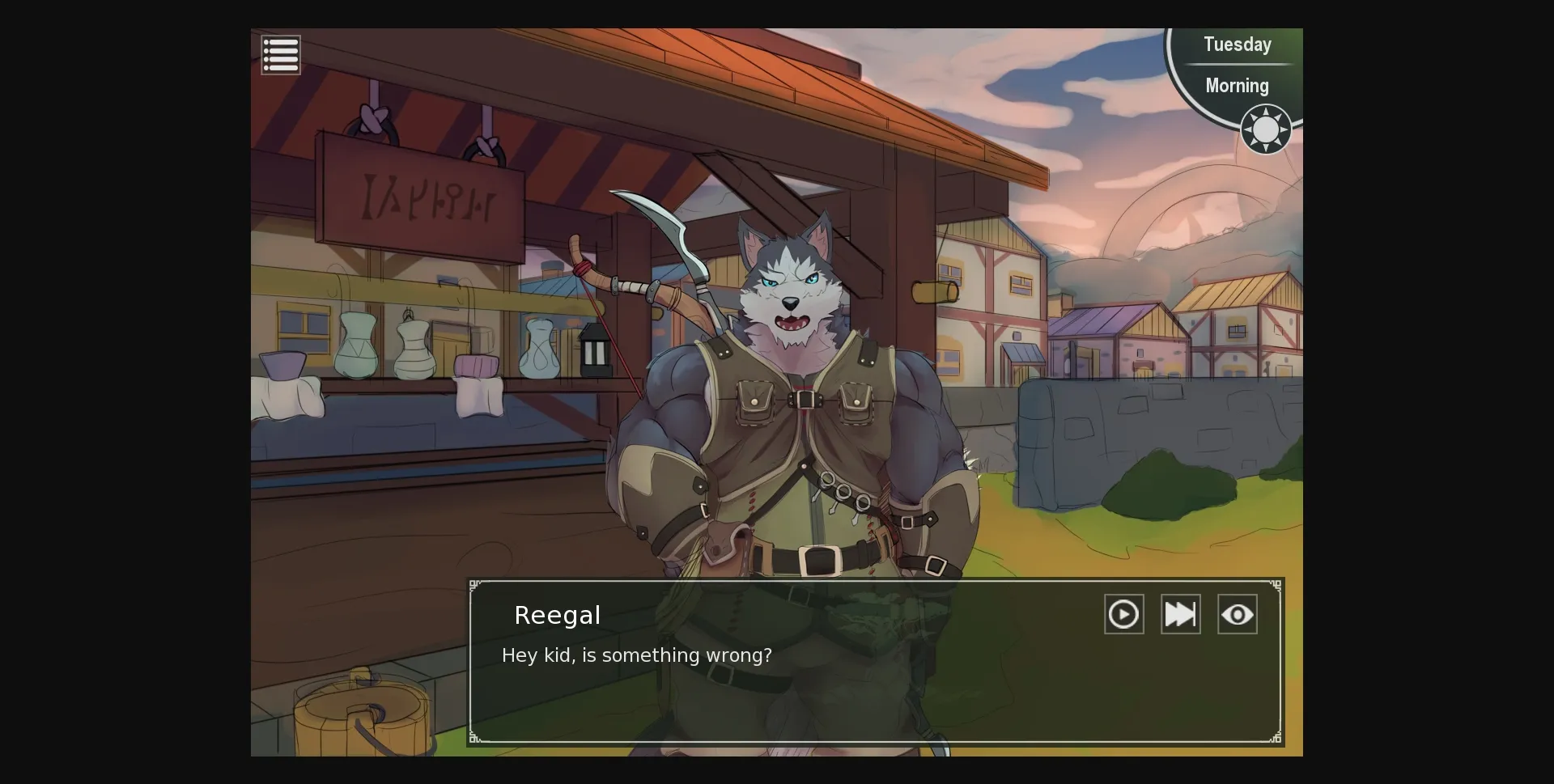Tap the menu lines icon top-left
1554x784 pixels.
point(281,54)
